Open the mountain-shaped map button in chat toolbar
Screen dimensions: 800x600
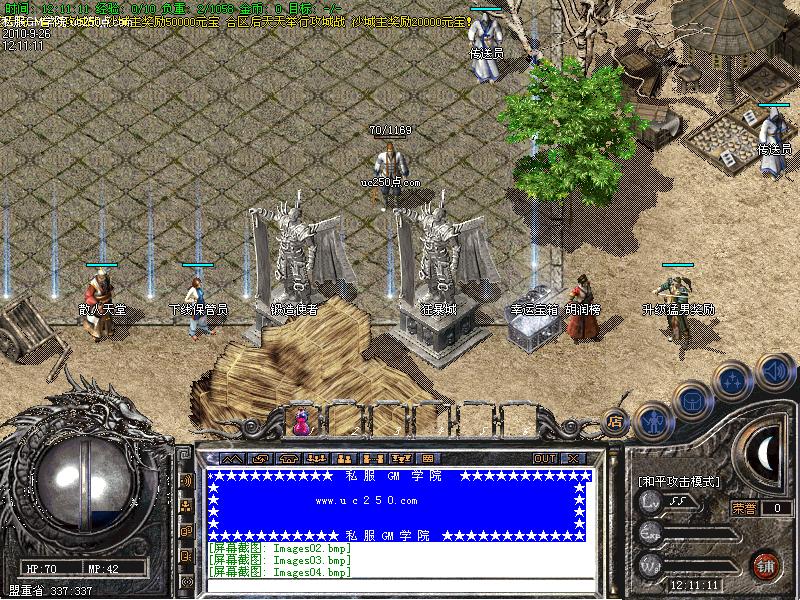[231, 458]
